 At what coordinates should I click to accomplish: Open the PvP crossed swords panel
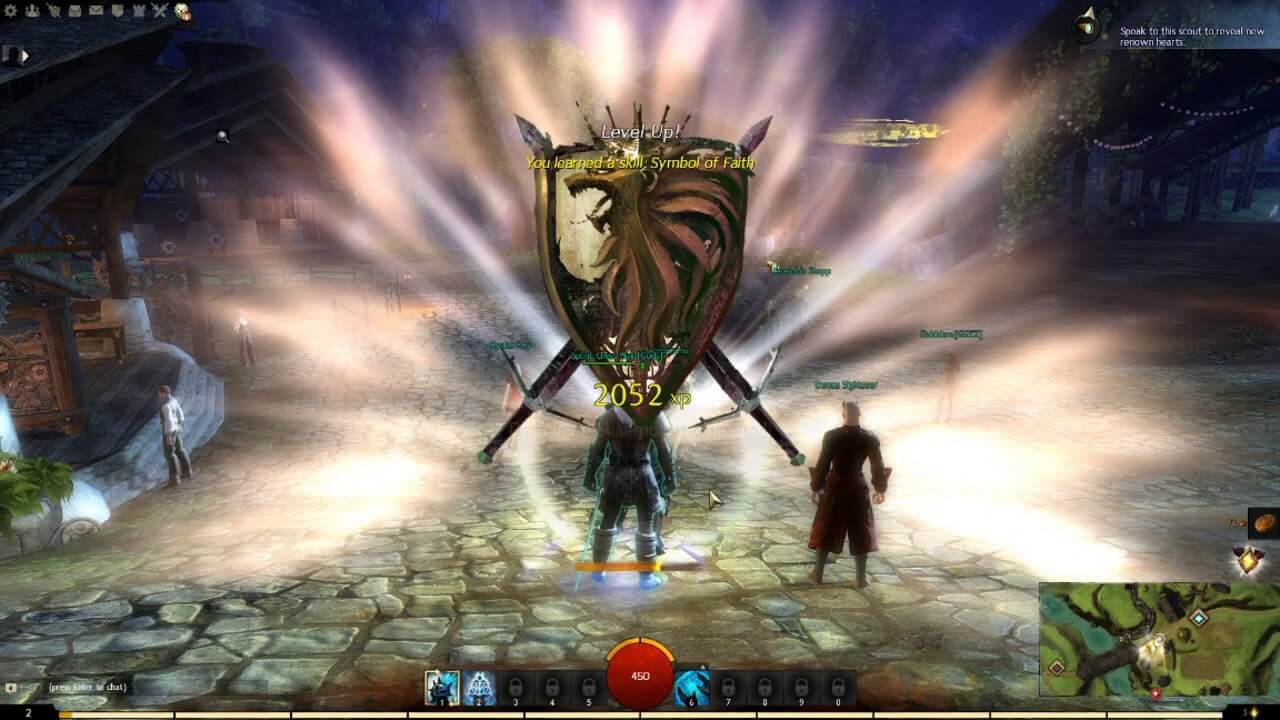tap(159, 10)
